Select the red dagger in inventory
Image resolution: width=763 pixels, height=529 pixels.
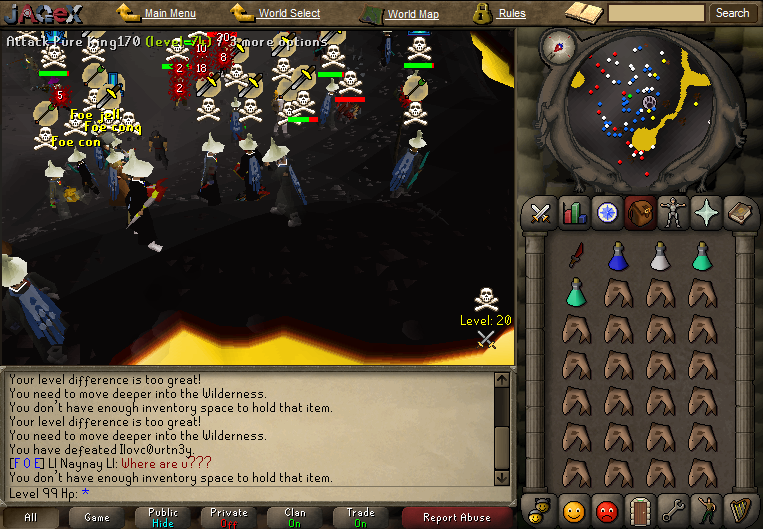point(575,257)
